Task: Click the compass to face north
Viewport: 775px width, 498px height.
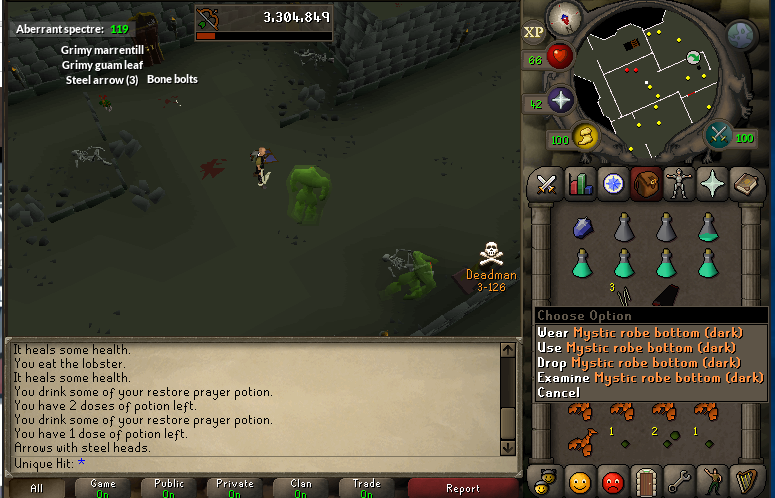Action: pos(566,16)
